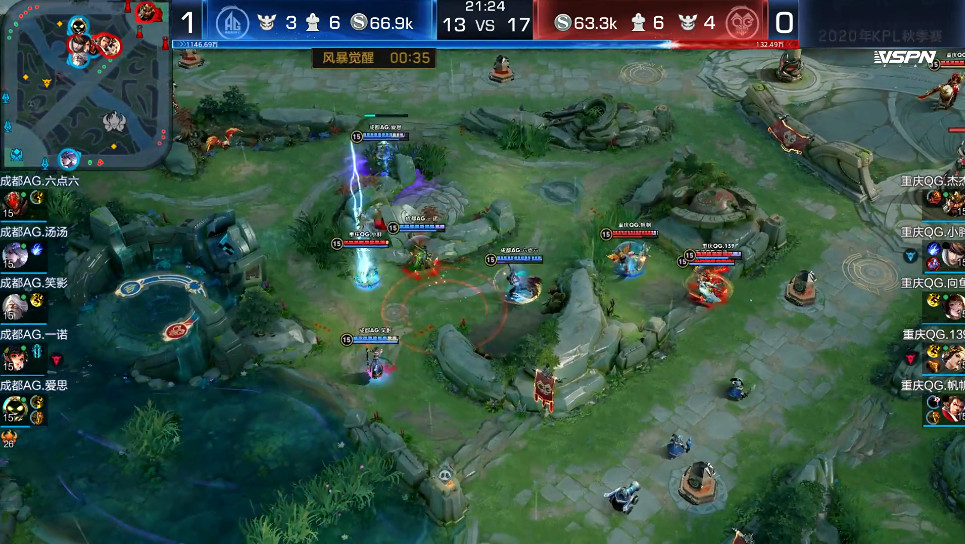Screen dimensions: 965x544
Task: Select player 成都AG.六点六 hero portrait
Action: (x=12, y=201)
